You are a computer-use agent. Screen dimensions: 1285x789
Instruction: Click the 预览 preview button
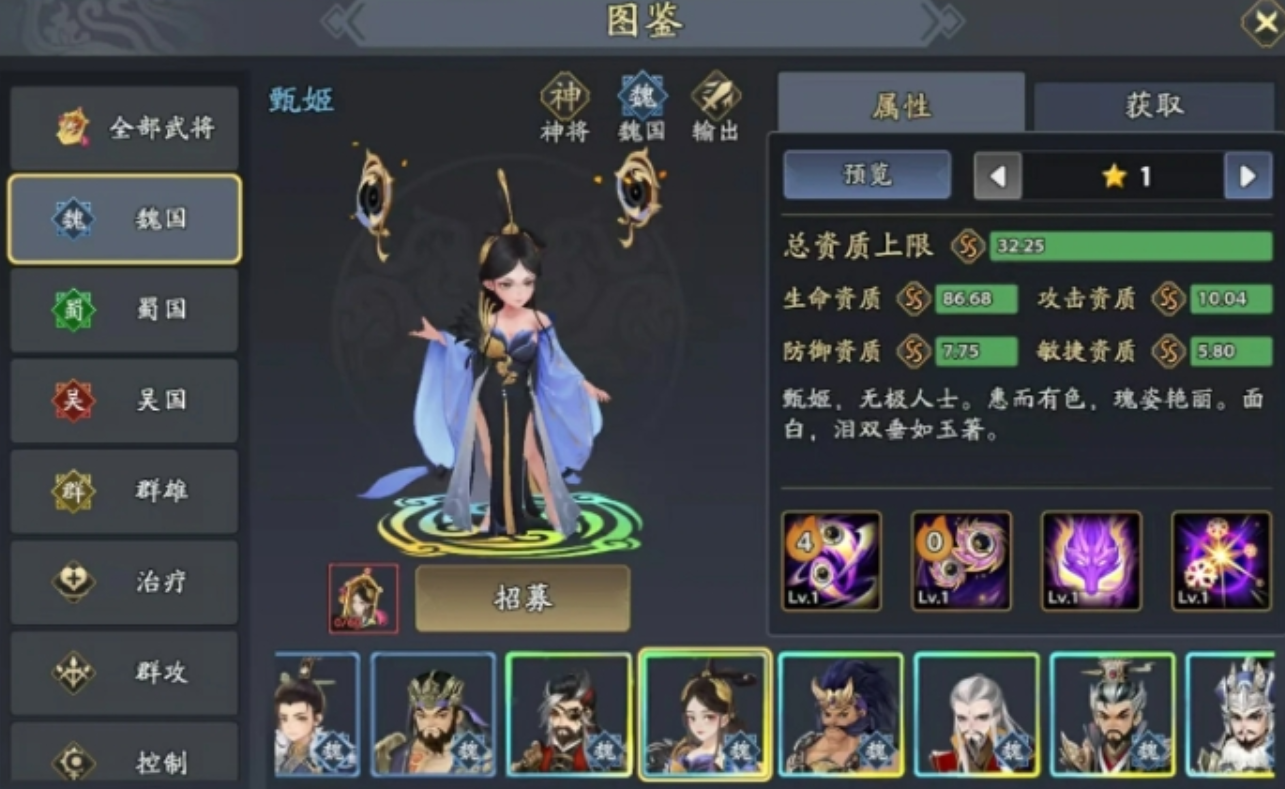866,174
